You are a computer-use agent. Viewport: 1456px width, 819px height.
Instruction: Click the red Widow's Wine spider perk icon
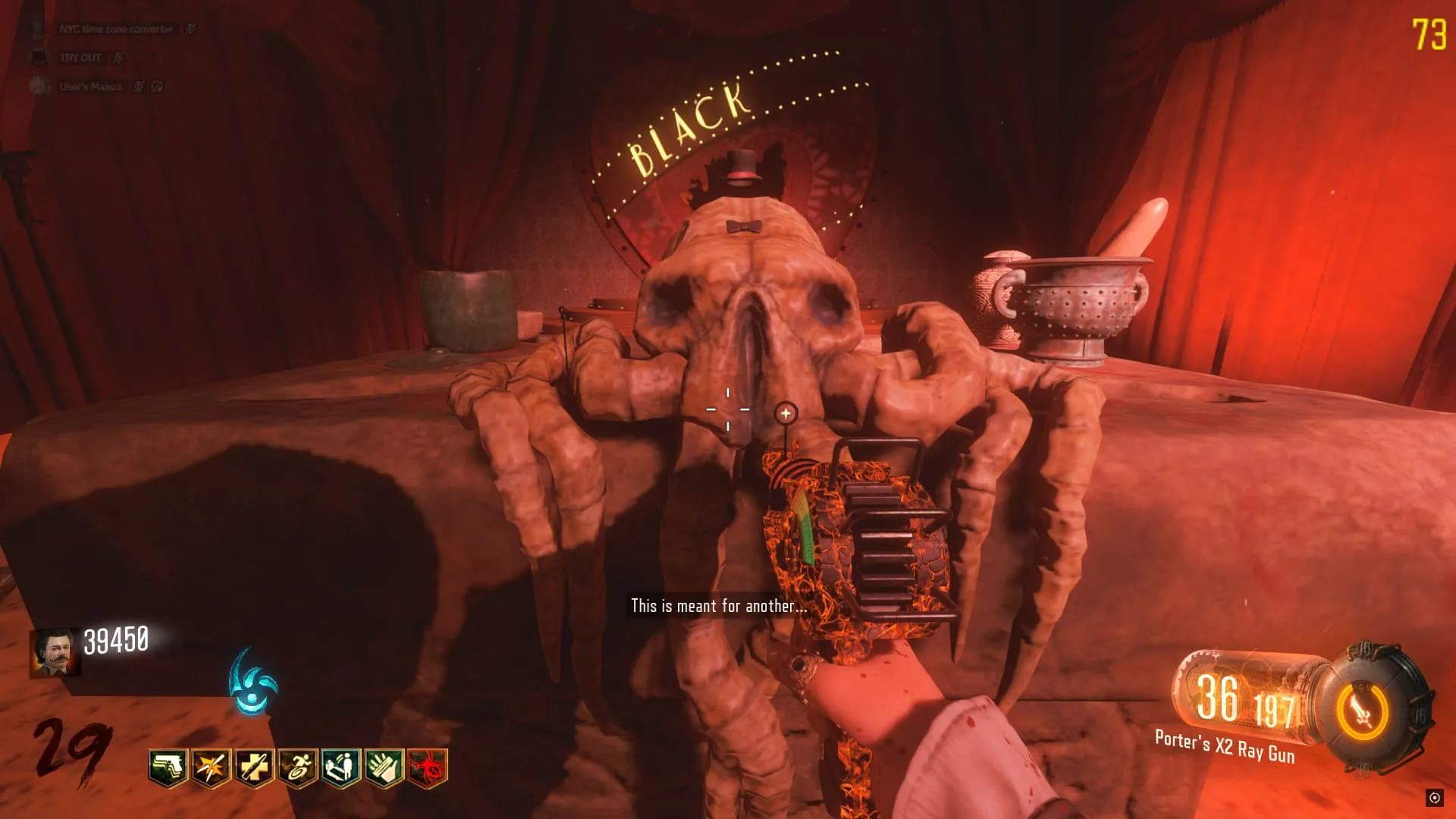point(428,768)
